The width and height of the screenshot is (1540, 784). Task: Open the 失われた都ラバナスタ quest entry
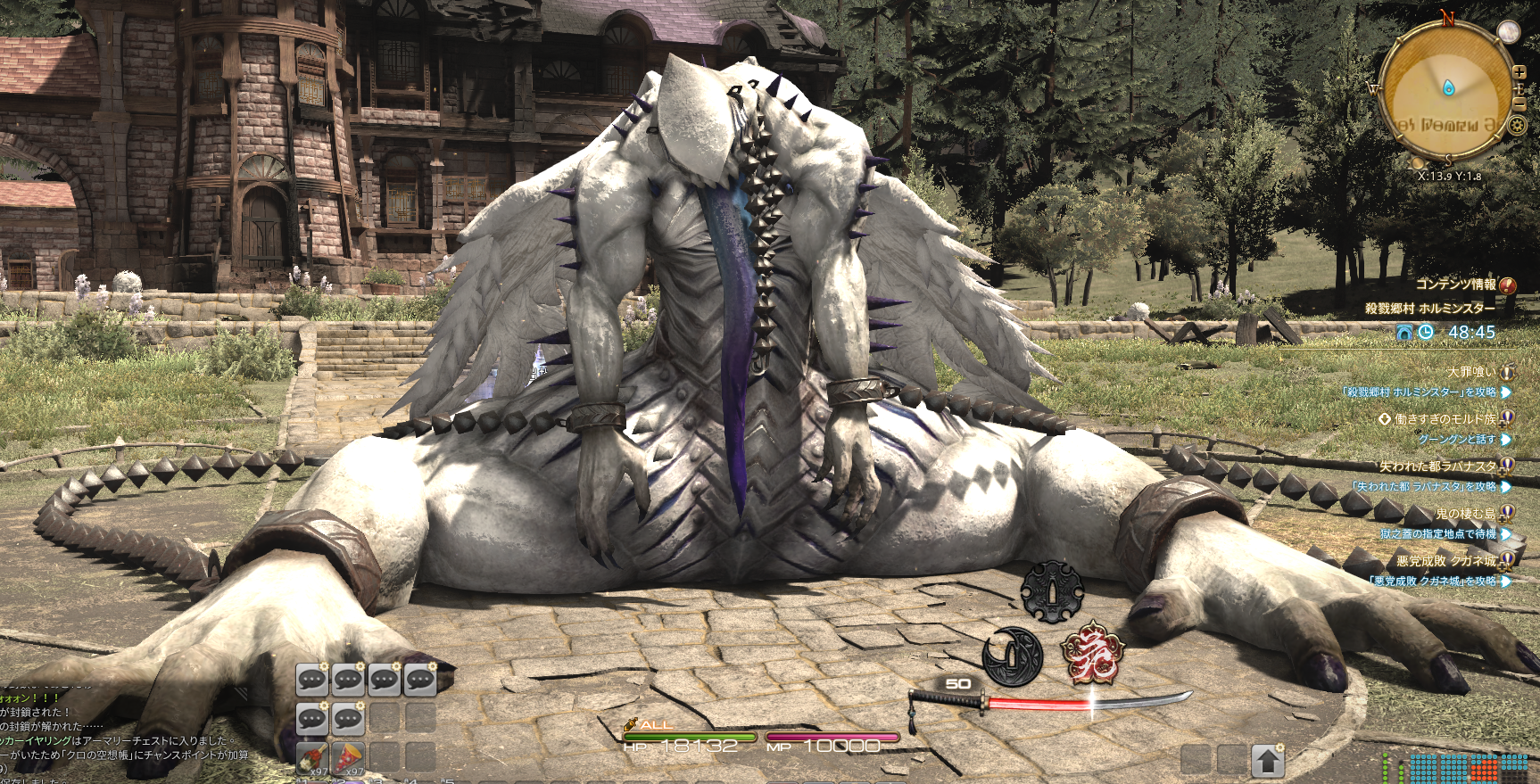(x=1438, y=466)
